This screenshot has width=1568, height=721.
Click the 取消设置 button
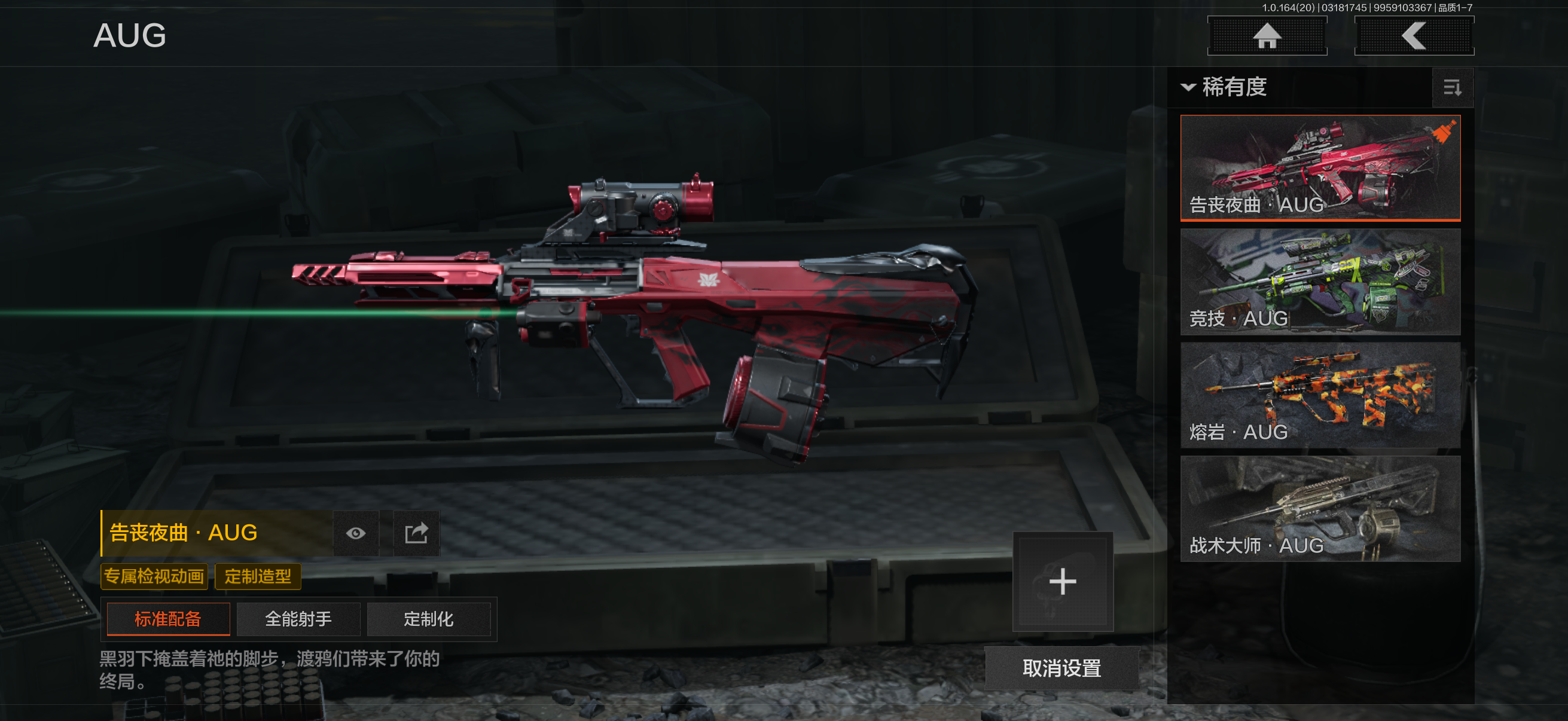[x=1061, y=668]
